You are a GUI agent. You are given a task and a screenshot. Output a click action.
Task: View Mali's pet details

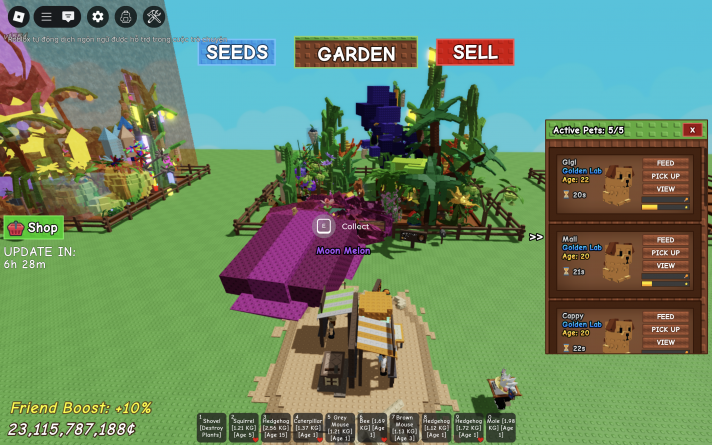pos(665,266)
